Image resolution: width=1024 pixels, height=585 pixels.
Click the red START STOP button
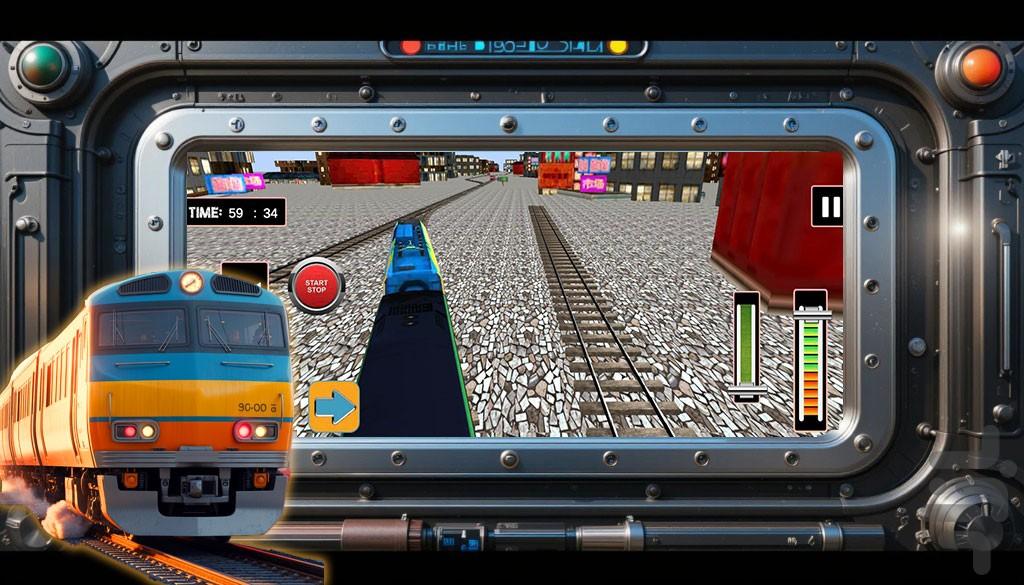click(x=316, y=286)
